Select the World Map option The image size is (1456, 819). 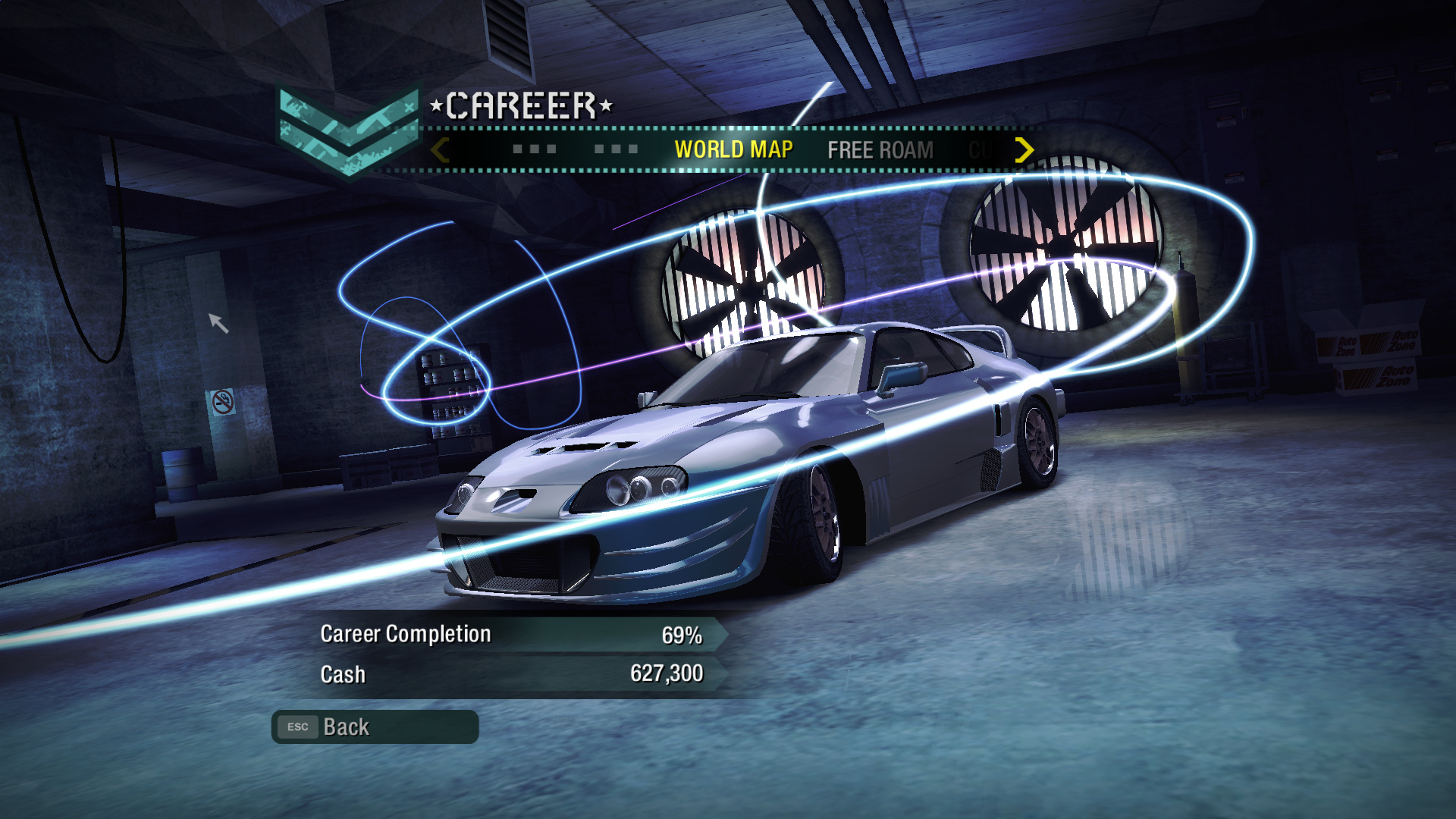coord(733,149)
